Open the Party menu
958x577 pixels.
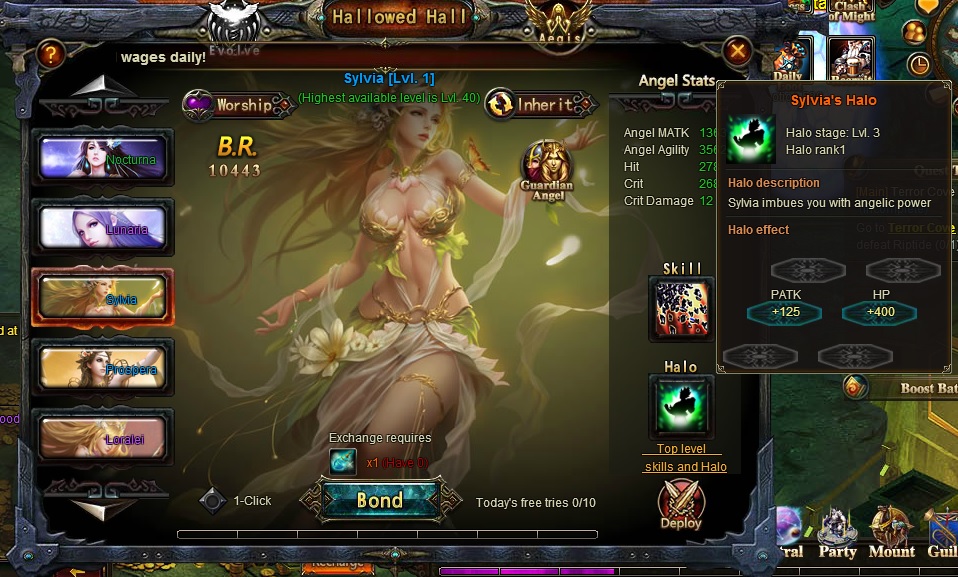coord(838,535)
